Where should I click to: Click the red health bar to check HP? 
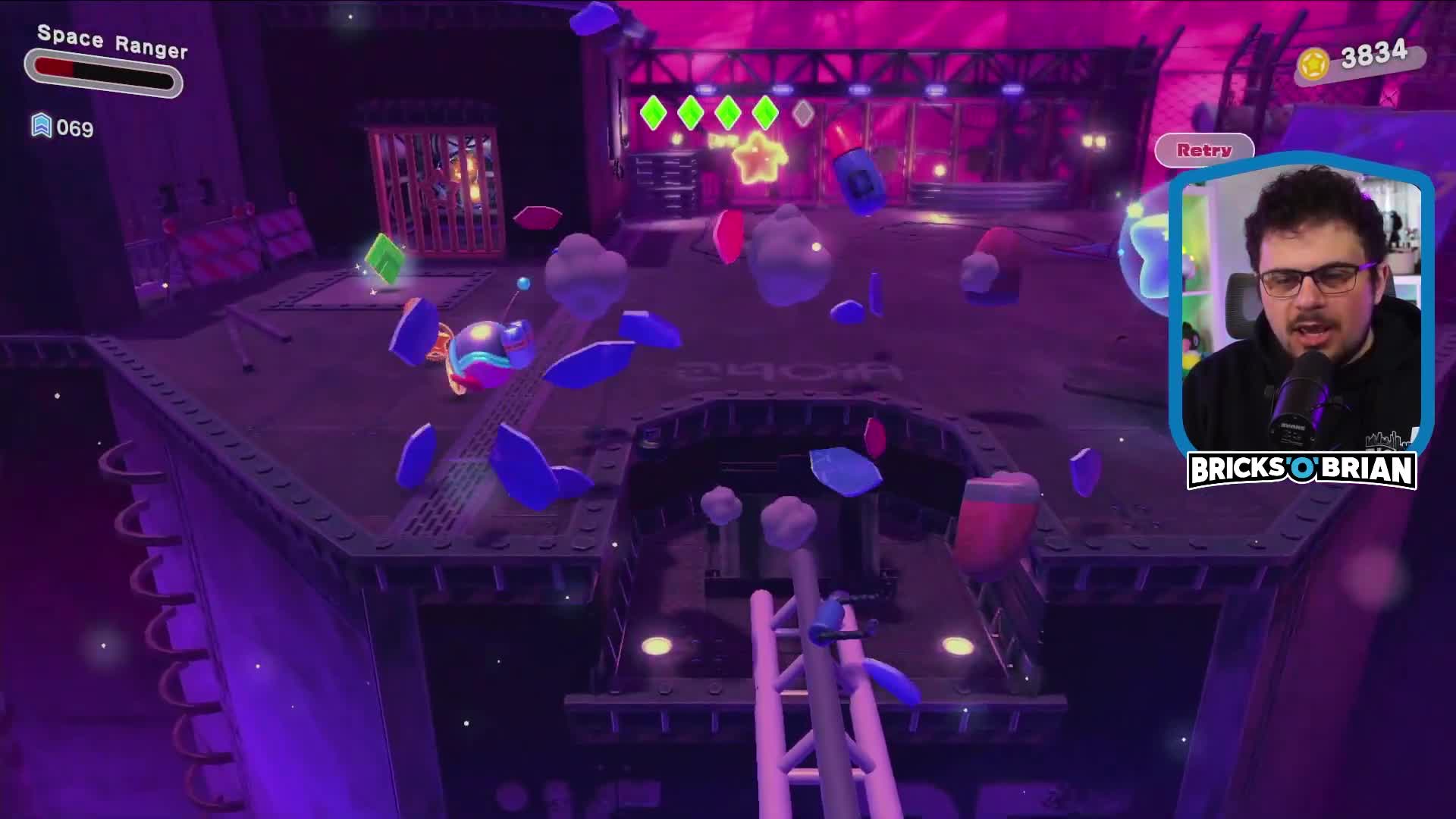[x=53, y=67]
